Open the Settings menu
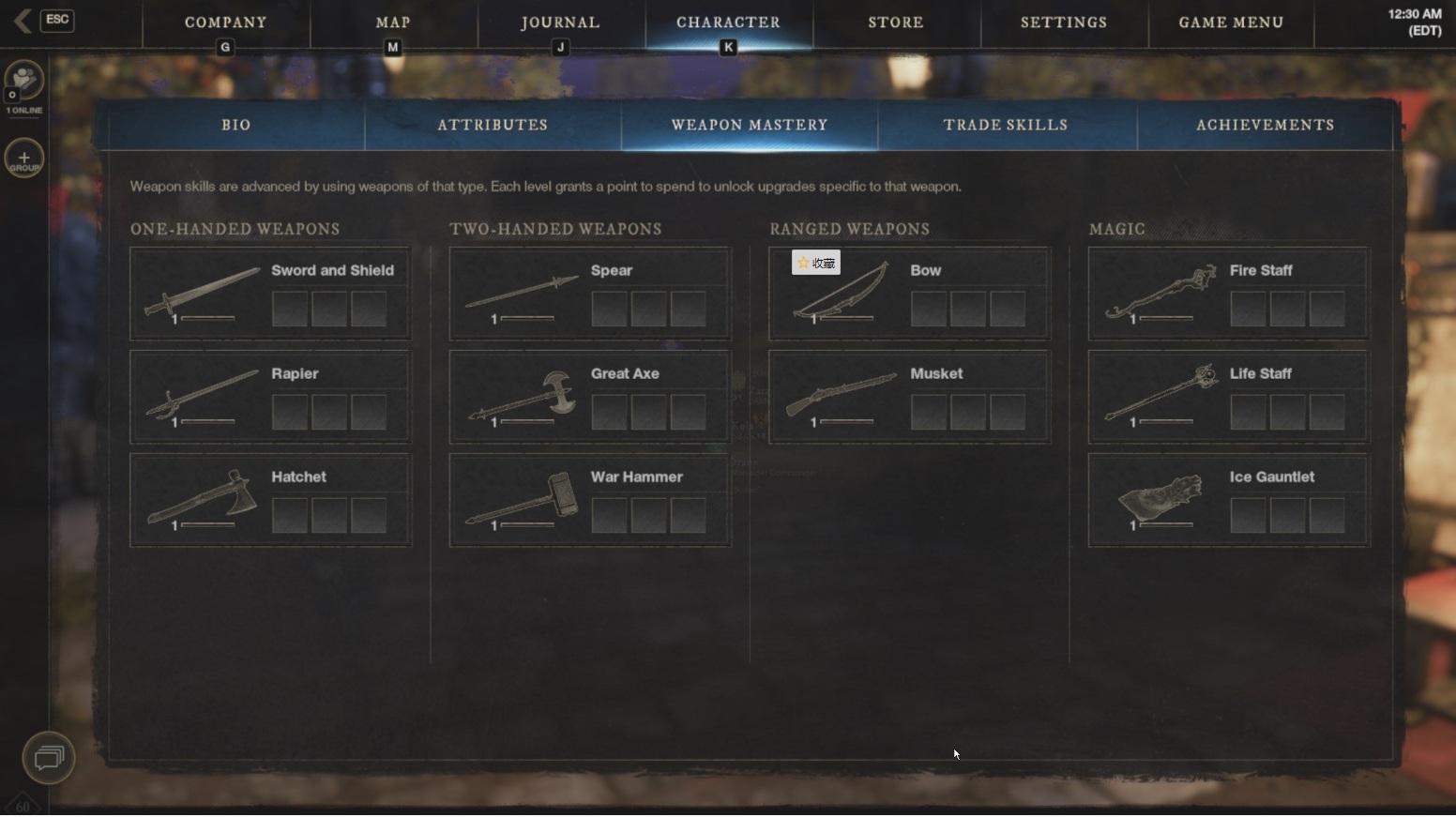 pyautogui.click(x=1064, y=23)
